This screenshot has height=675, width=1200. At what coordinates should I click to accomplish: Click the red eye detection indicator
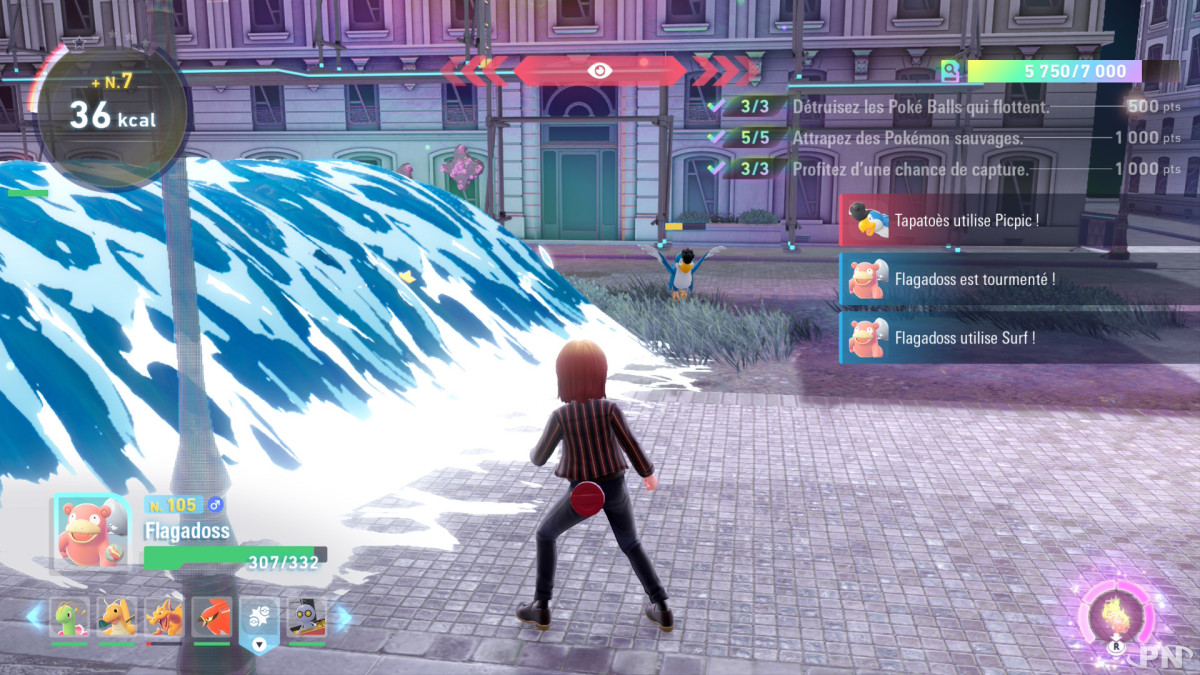(599, 70)
